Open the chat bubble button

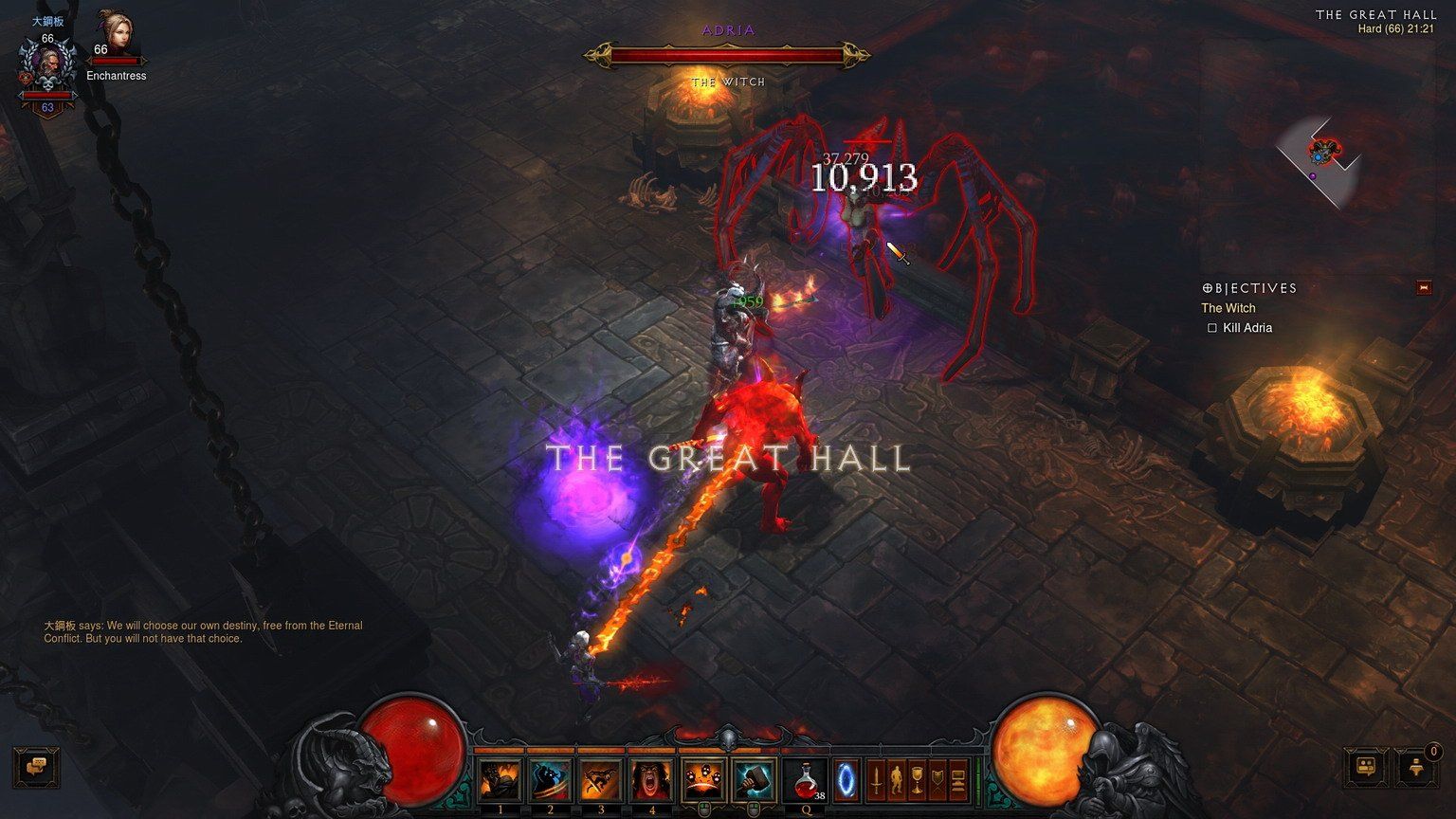(x=37, y=766)
